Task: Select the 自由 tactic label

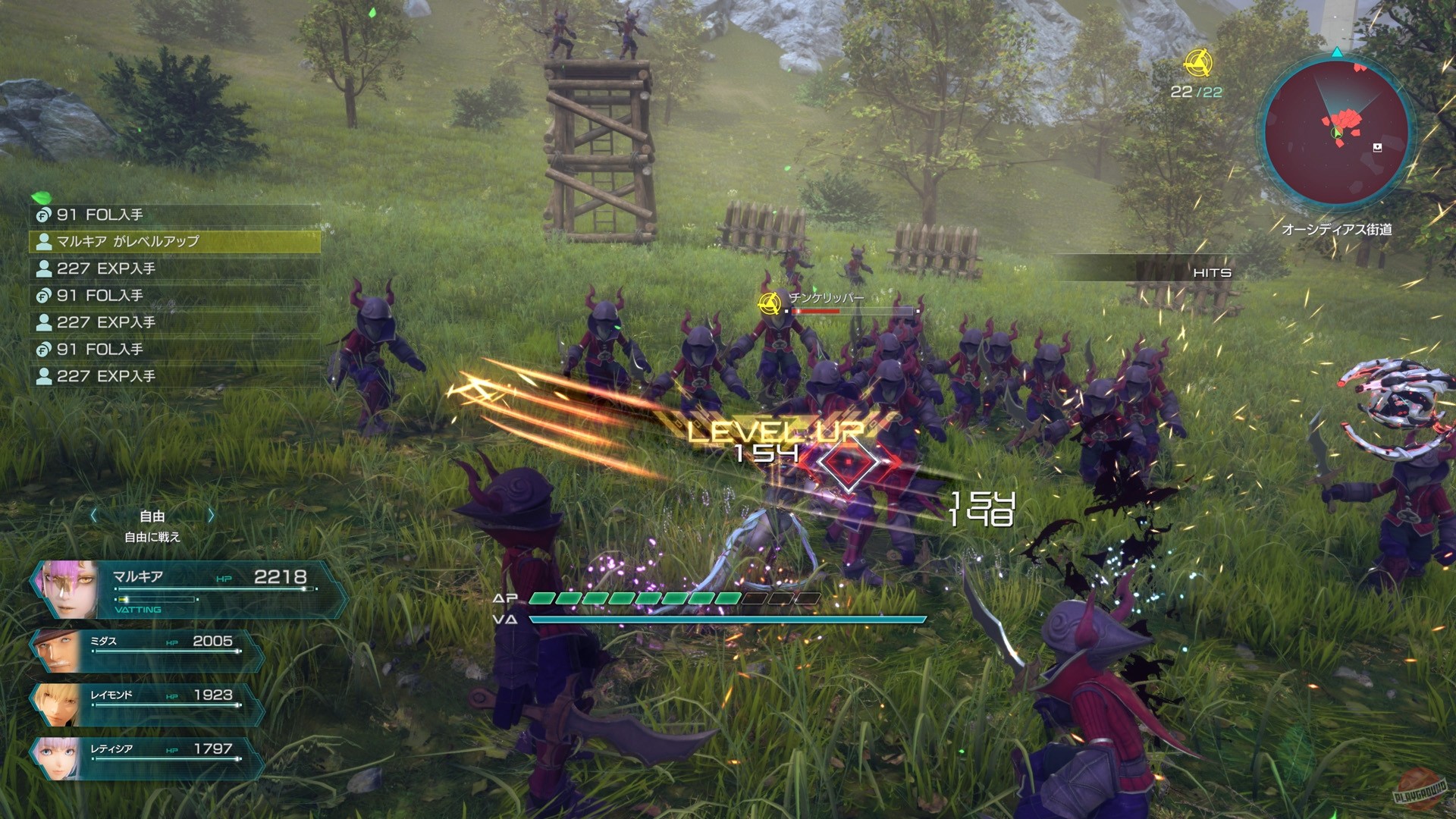Action: coord(152,516)
